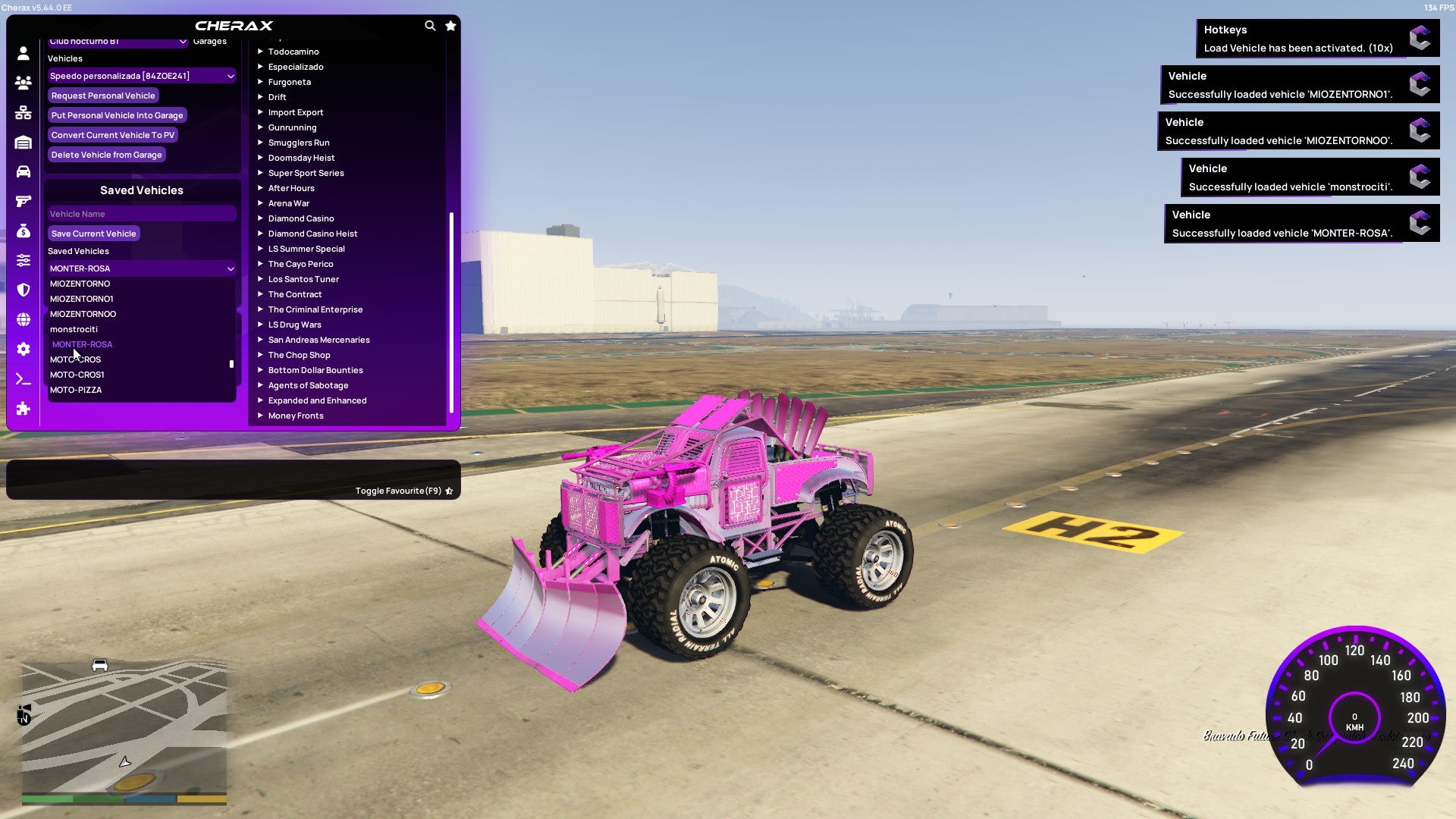Image resolution: width=1456 pixels, height=819 pixels.
Task: Select the Los Santos Tuner entry
Action: [x=303, y=279]
